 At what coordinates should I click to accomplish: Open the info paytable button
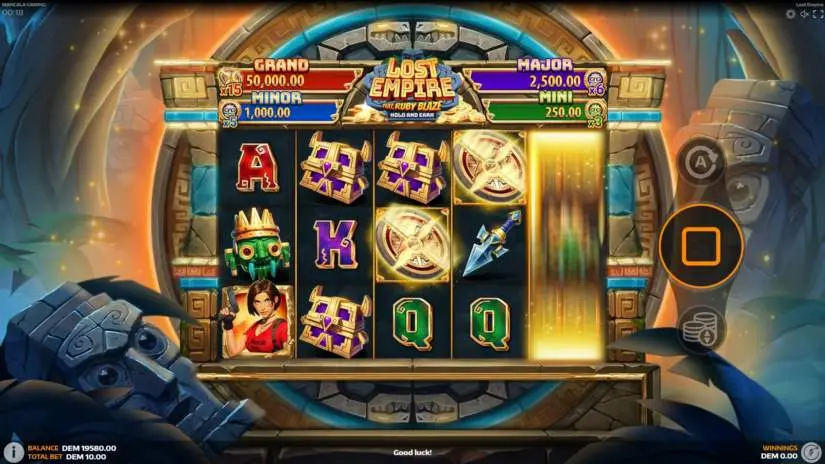14,452
